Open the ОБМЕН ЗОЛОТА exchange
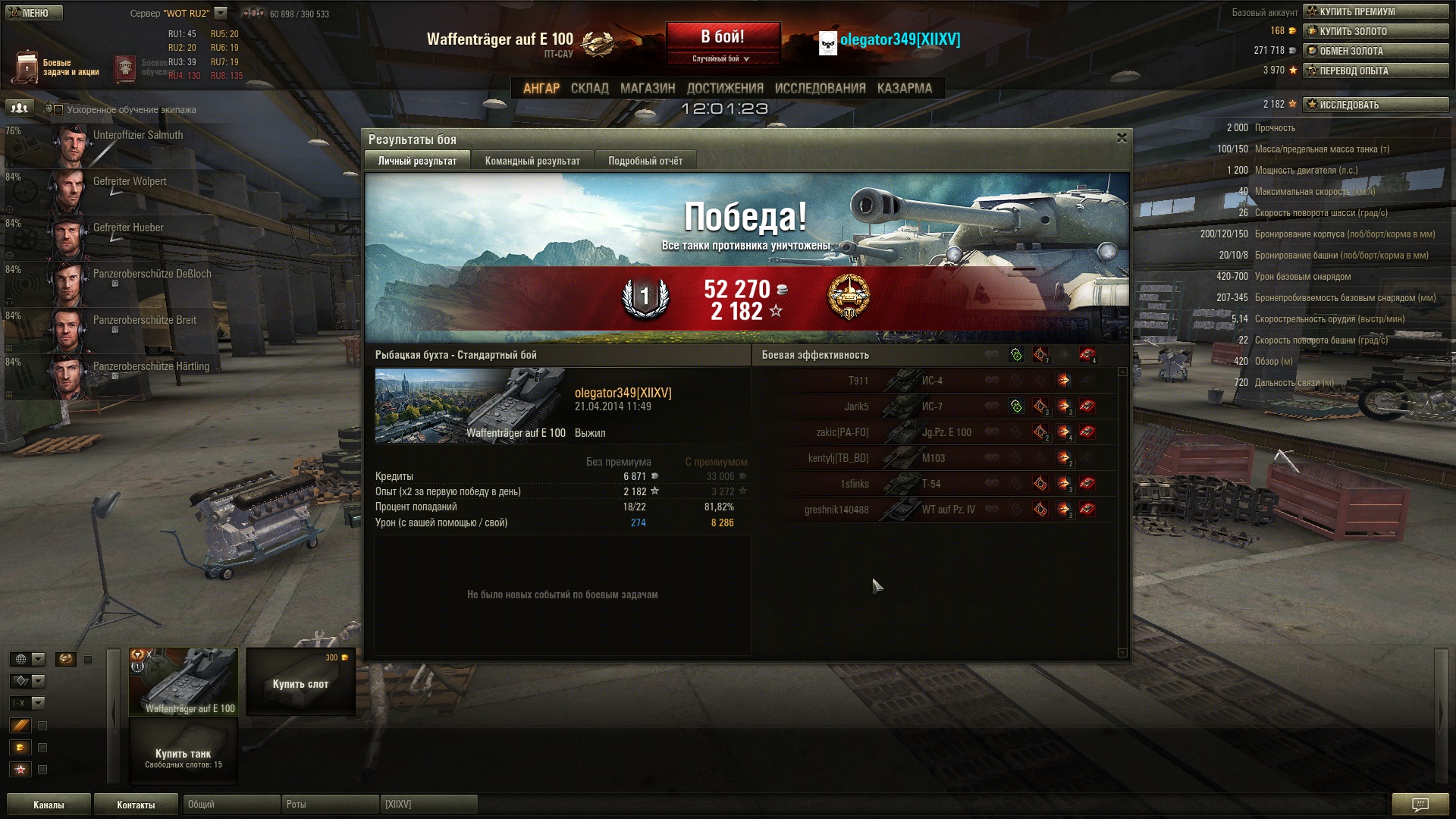The image size is (1456, 819). (1376, 51)
